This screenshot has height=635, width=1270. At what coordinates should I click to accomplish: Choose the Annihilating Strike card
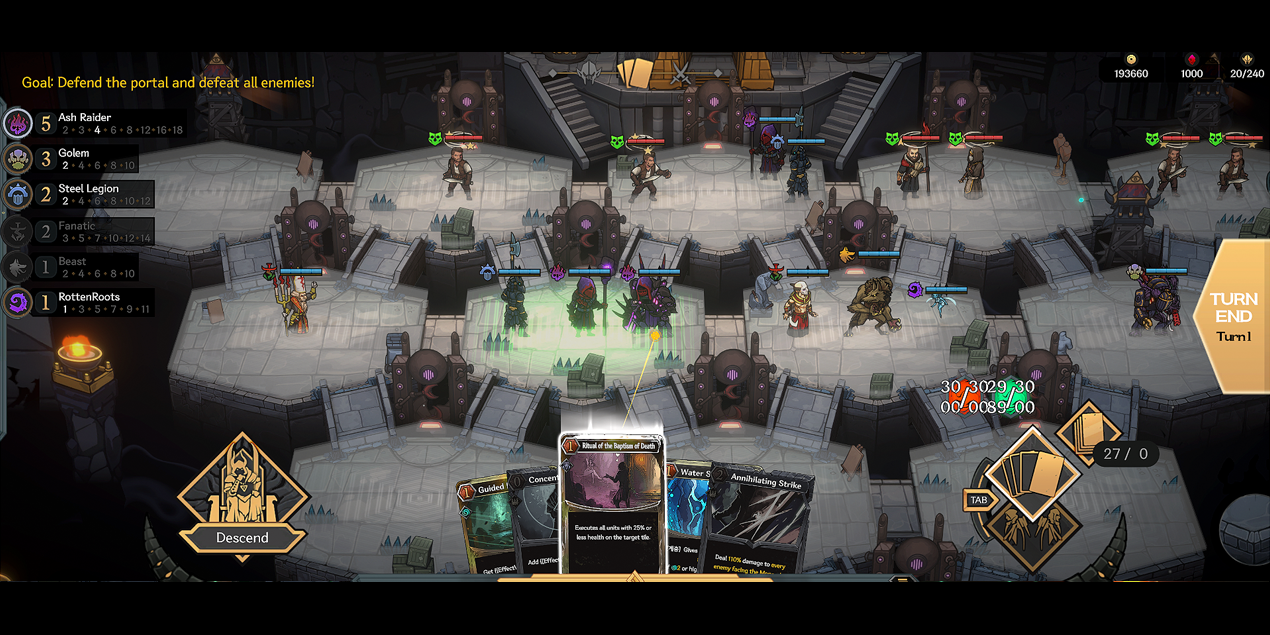click(765, 520)
